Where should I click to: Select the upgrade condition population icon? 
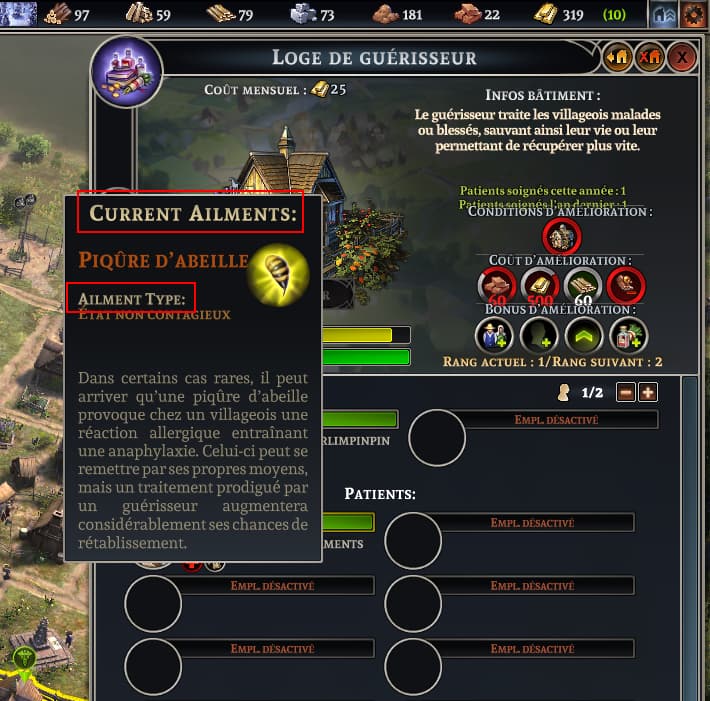point(560,237)
